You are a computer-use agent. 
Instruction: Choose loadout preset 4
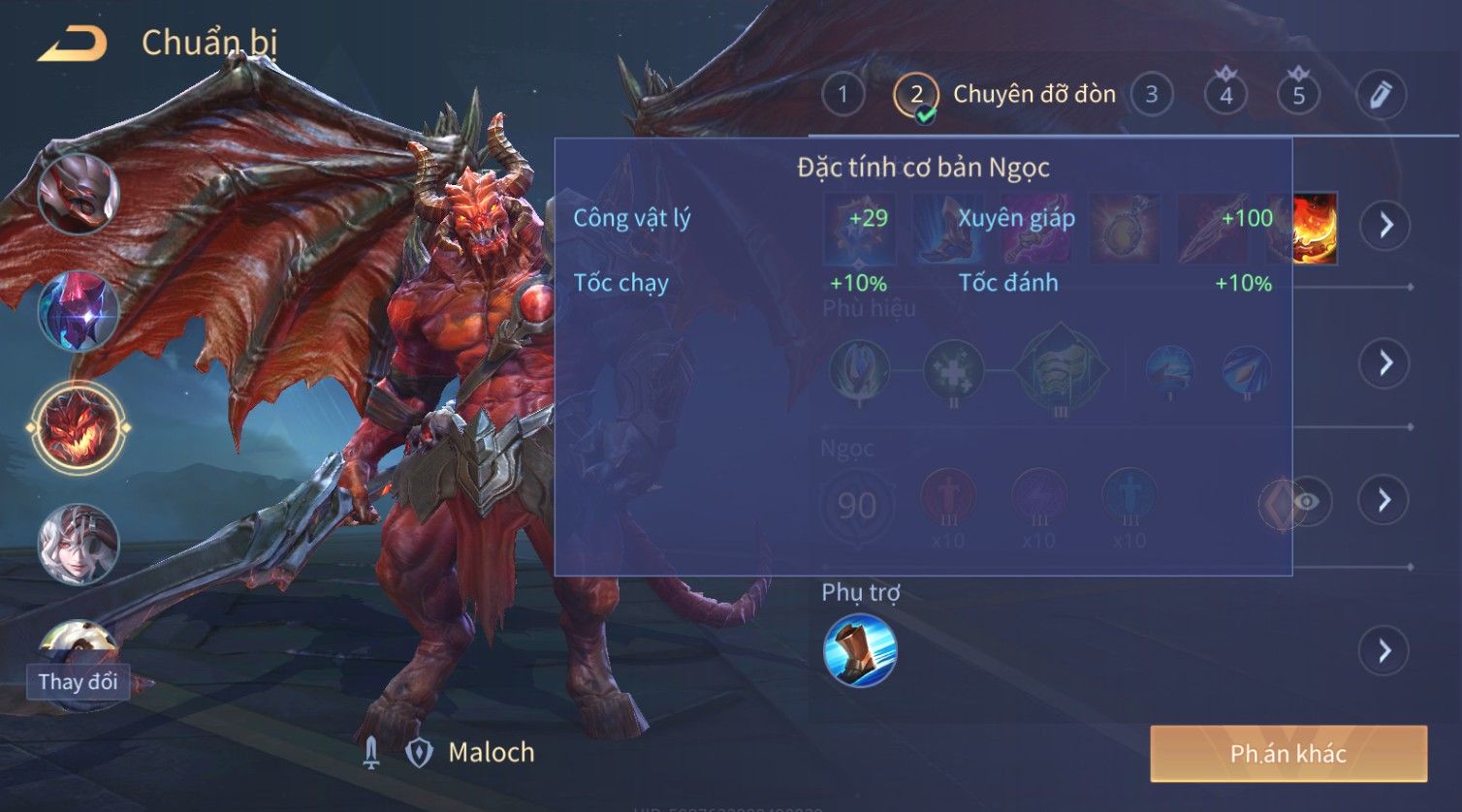(1225, 95)
